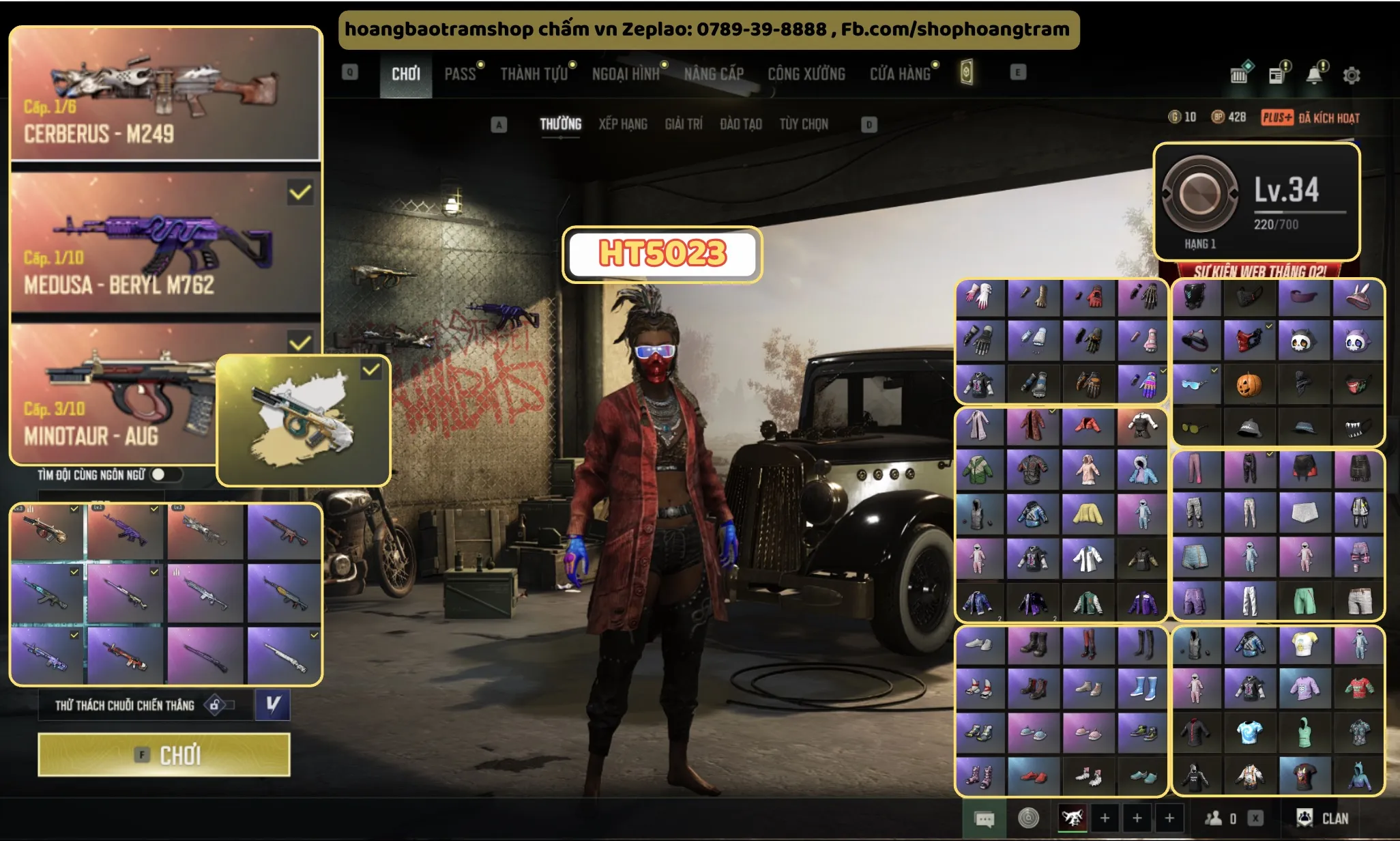Open the PASS tab
This screenshot has width=1400, height=841.
[x=460, y=74]
